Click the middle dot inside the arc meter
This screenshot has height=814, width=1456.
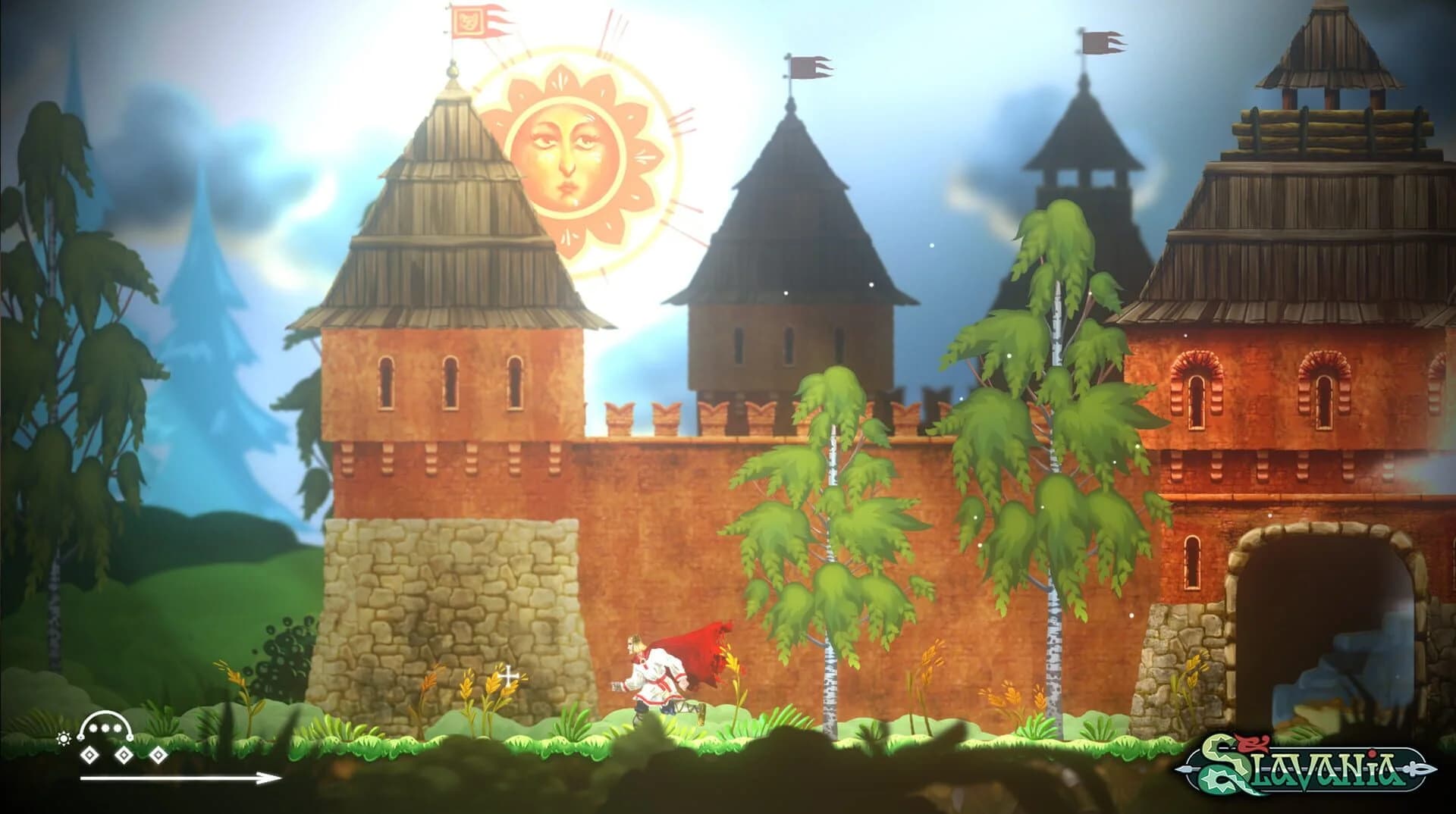(105, 728)
